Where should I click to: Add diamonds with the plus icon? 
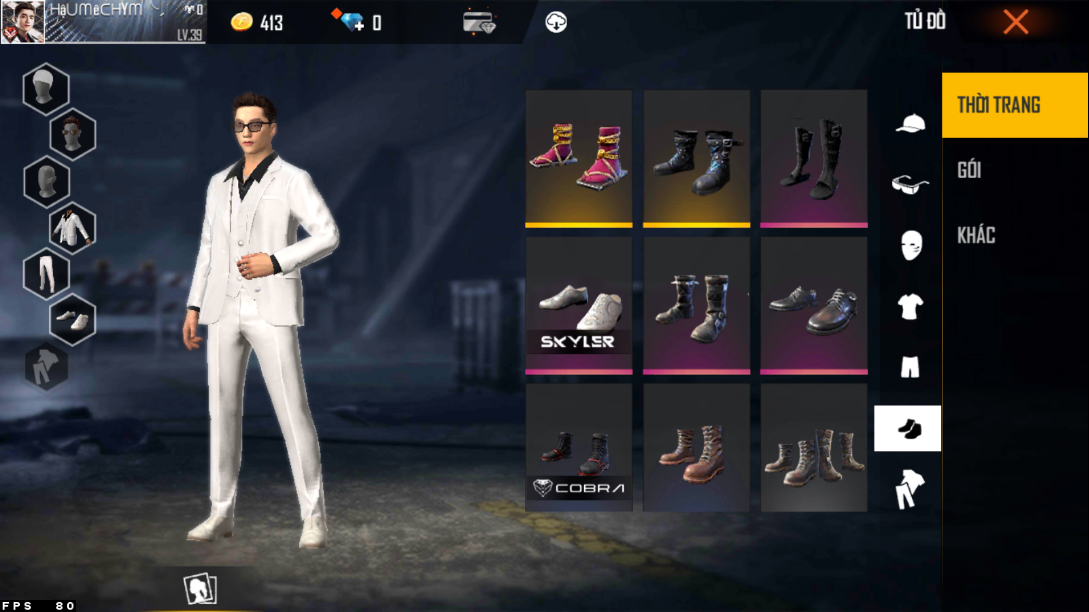352,22
